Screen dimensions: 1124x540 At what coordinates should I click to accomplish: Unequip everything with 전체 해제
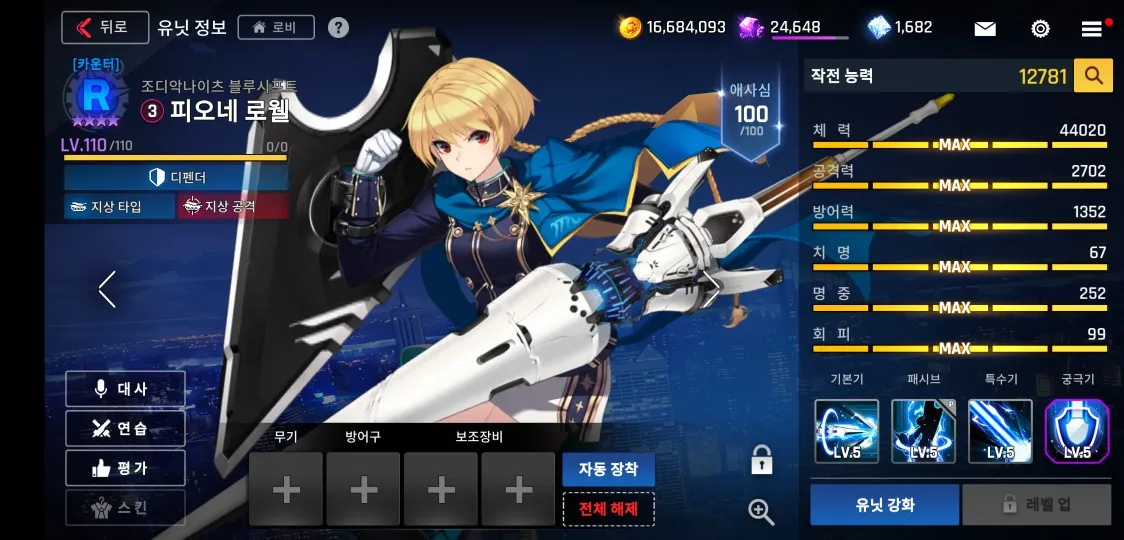(608, 509)
